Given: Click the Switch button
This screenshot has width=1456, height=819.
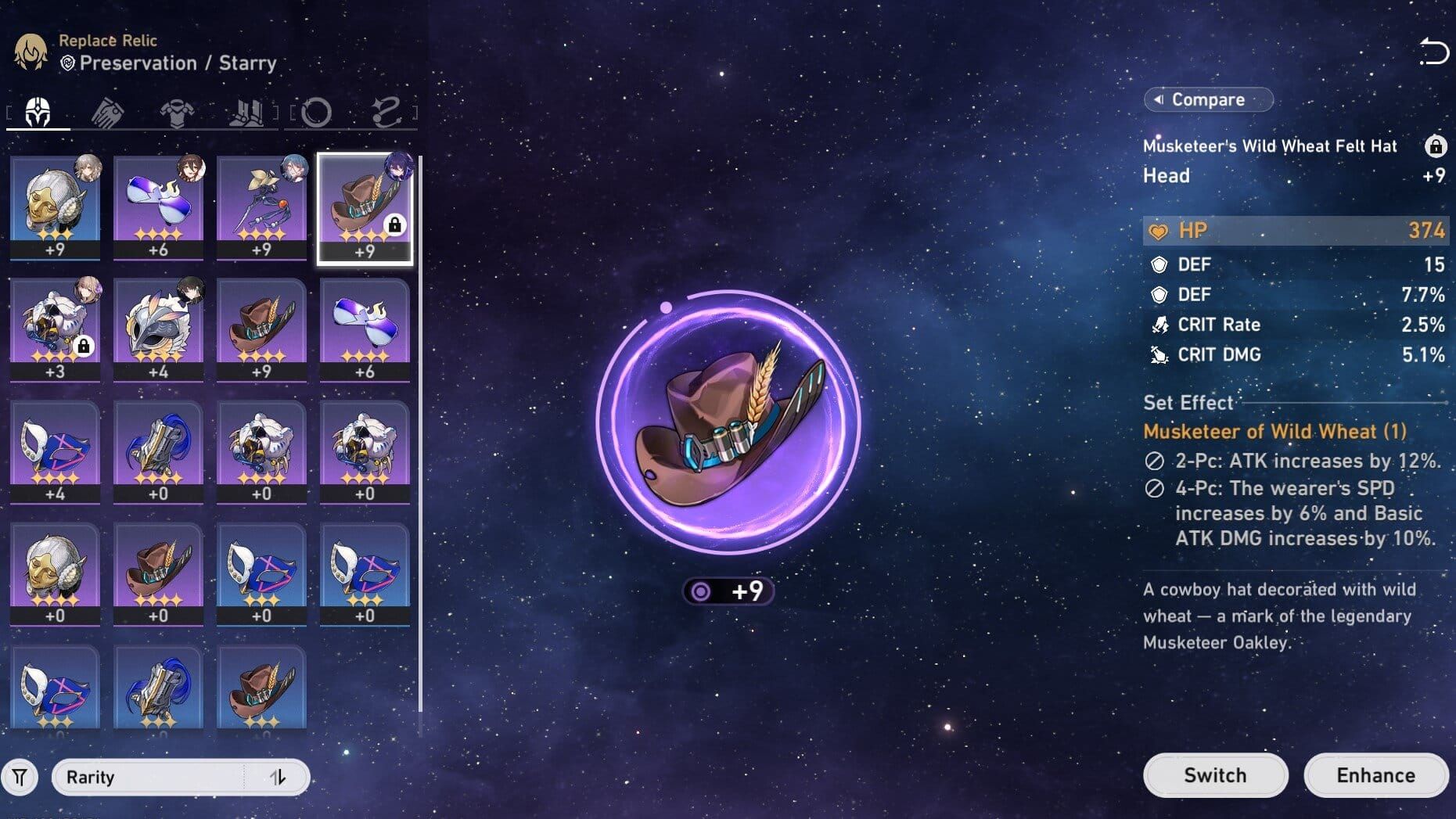Looking at the screenshot, I should 1214,775.
